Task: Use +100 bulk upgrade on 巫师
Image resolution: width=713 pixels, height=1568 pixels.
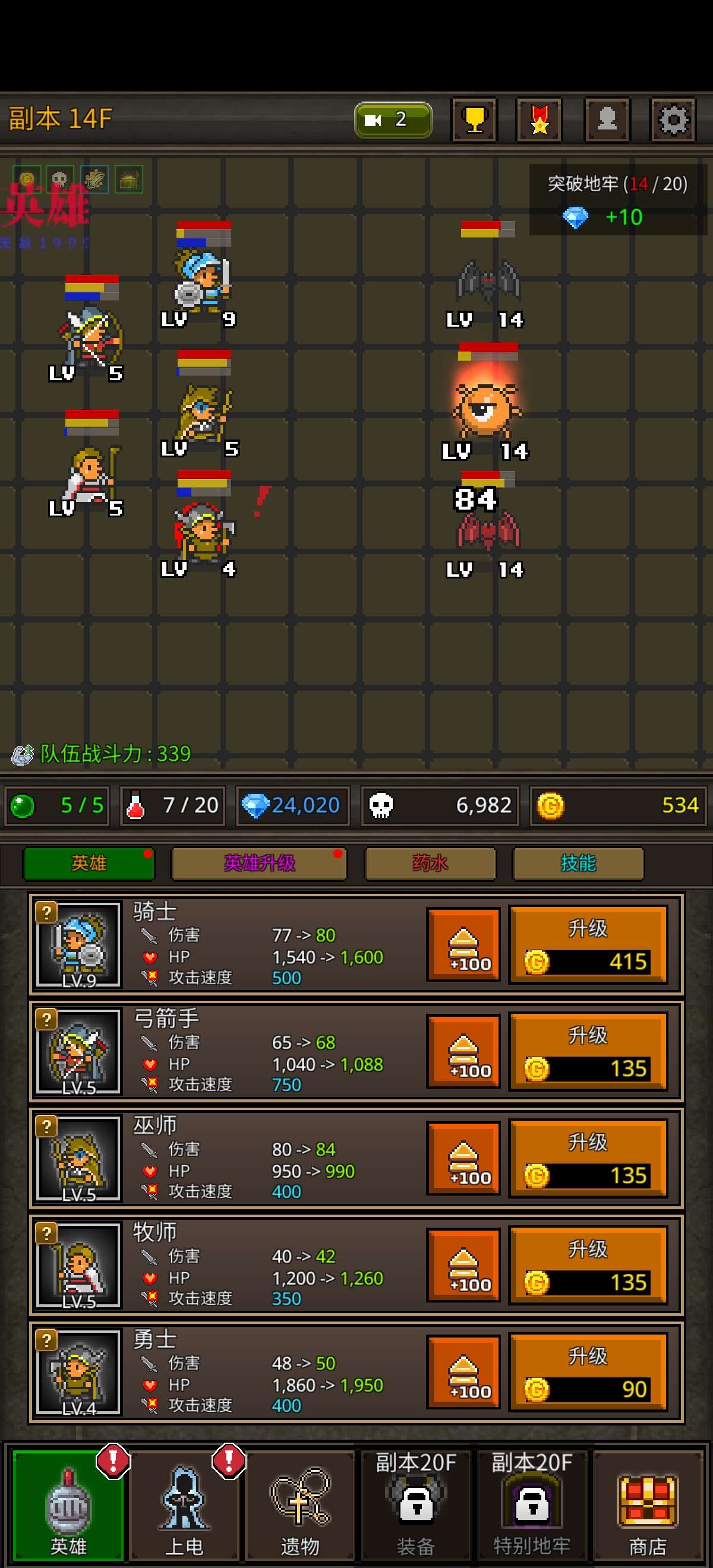Action: tap(463, 1159)
